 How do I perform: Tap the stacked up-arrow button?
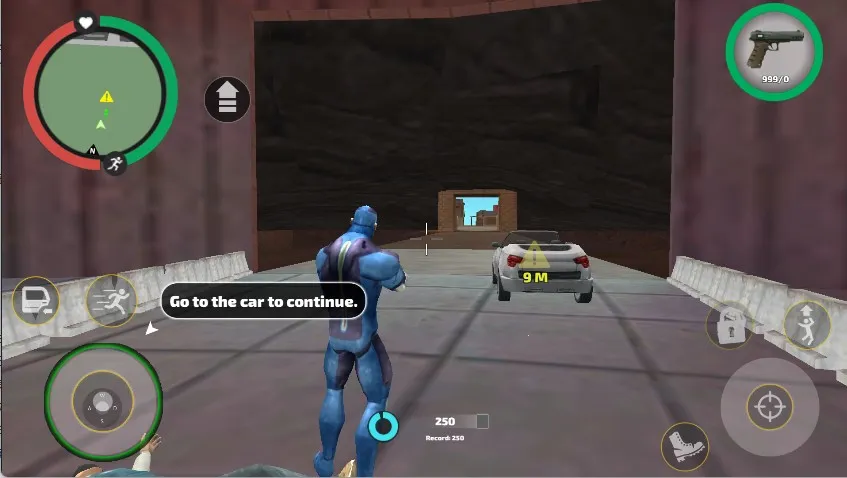(227, 99)
